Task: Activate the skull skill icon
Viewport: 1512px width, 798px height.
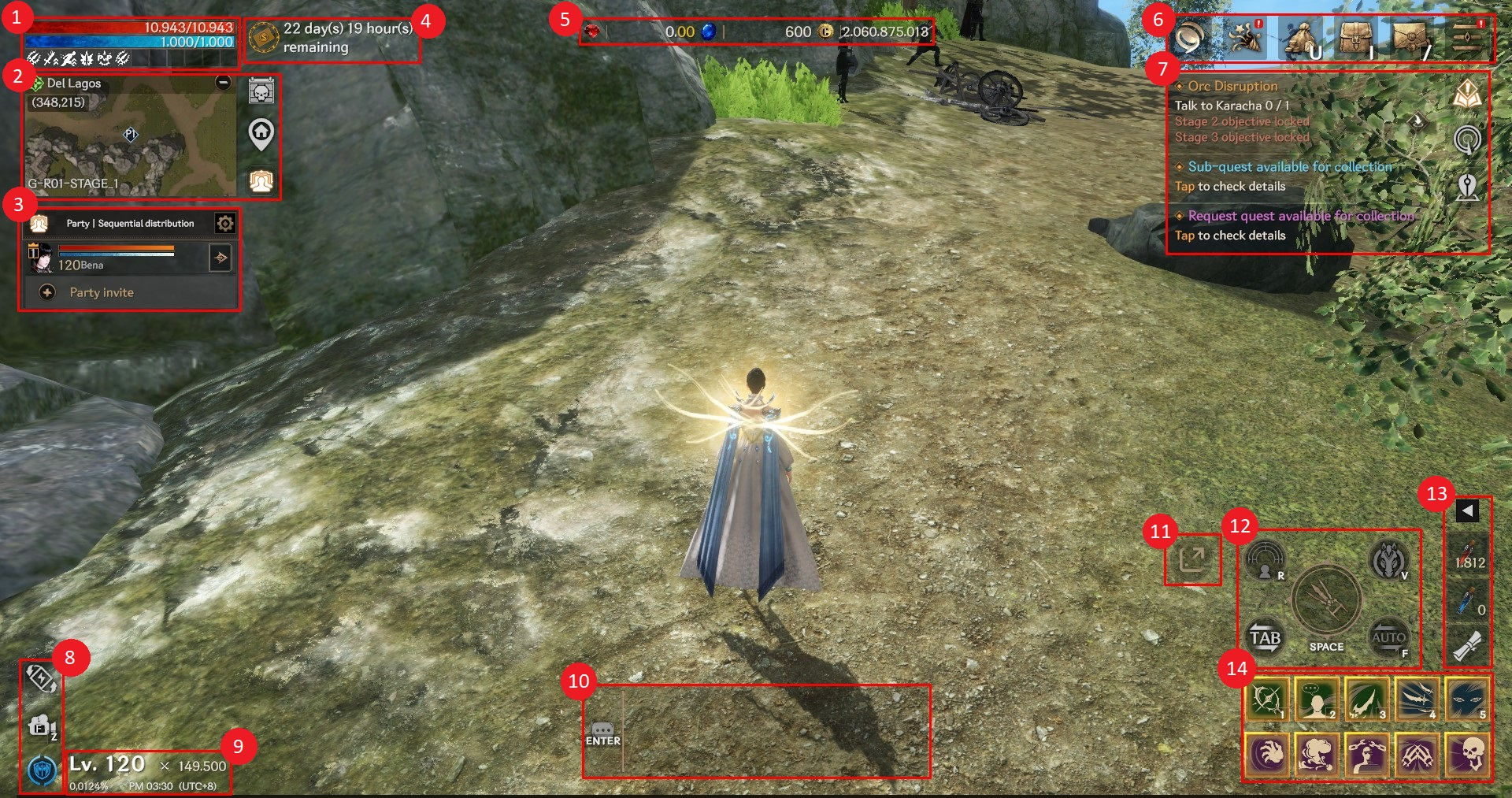Action: click(1468, 755)
